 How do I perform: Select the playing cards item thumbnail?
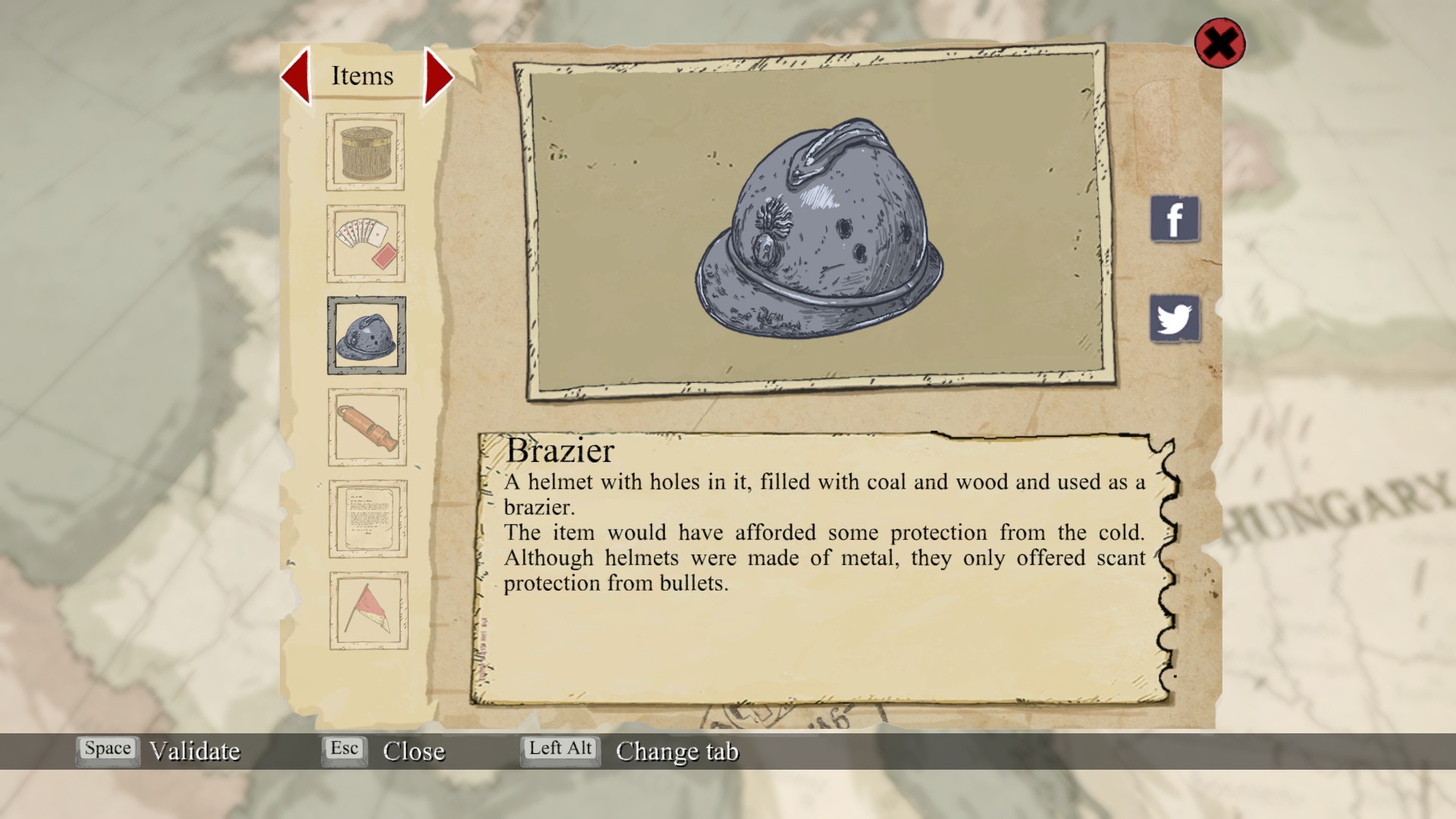pyautogui.click(x=366, y=243)
